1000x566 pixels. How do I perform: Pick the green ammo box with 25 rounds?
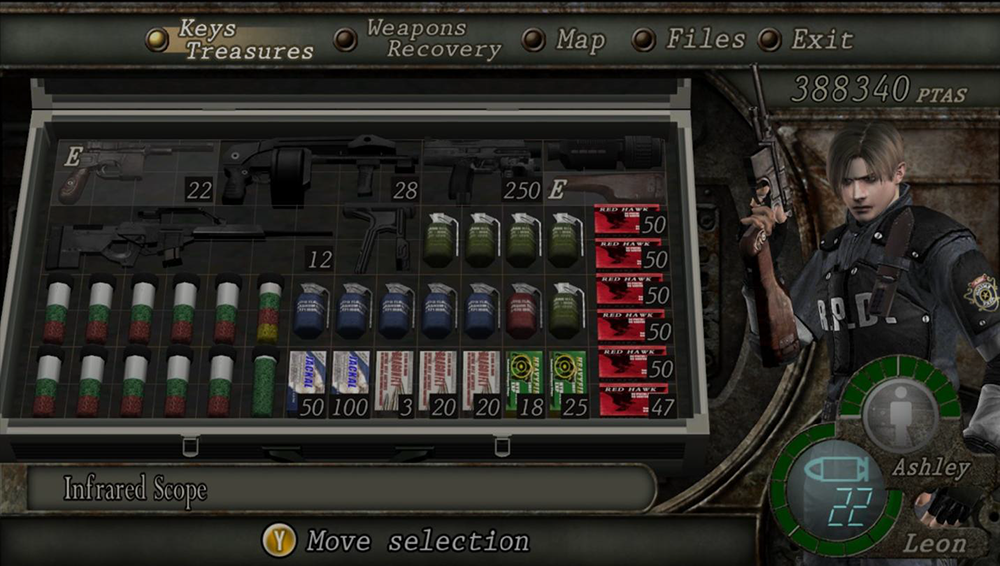(568, 383)
